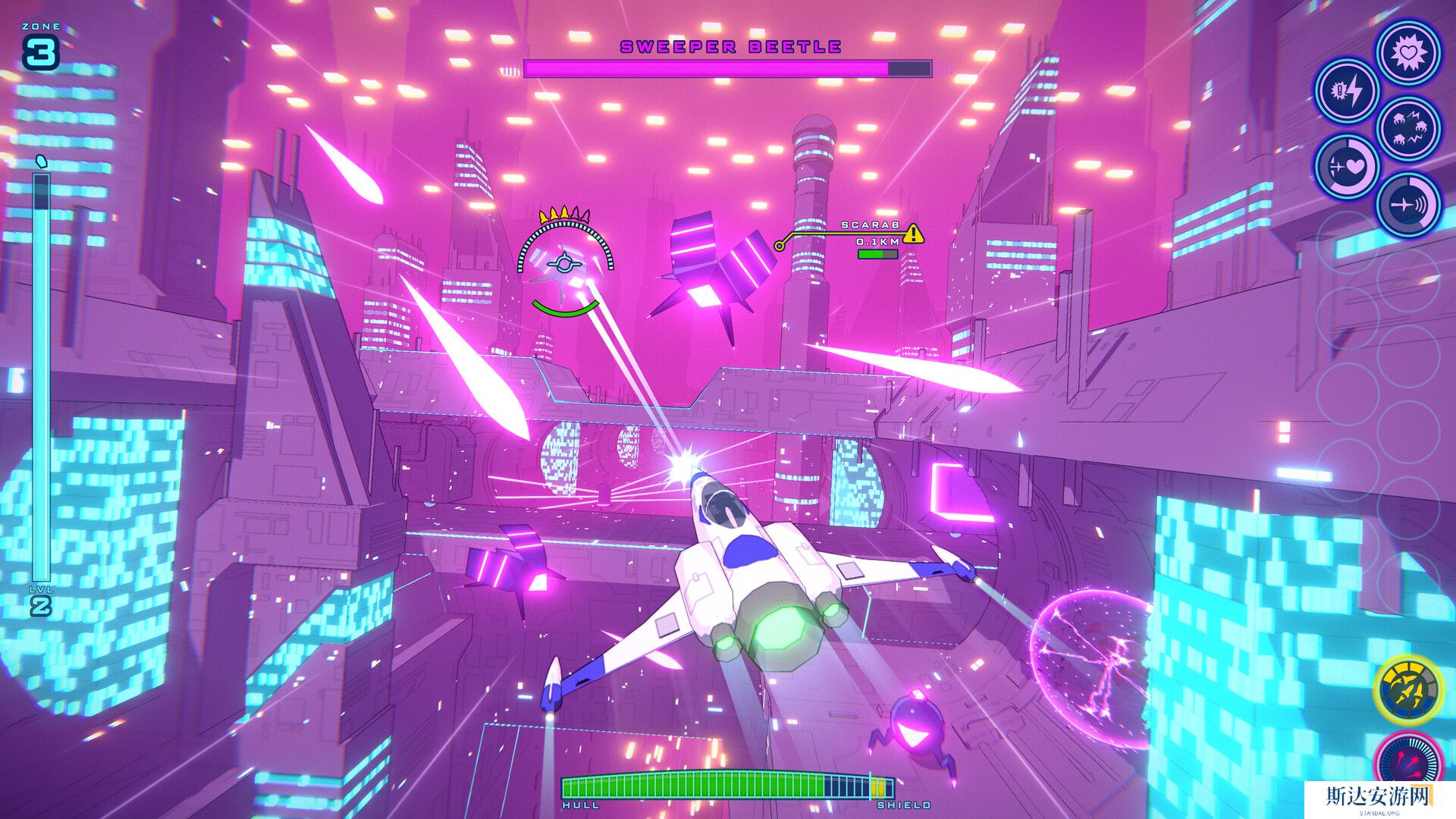Click the three bugs with lightning icon

pyautogui.click(x=1409, y=129)
